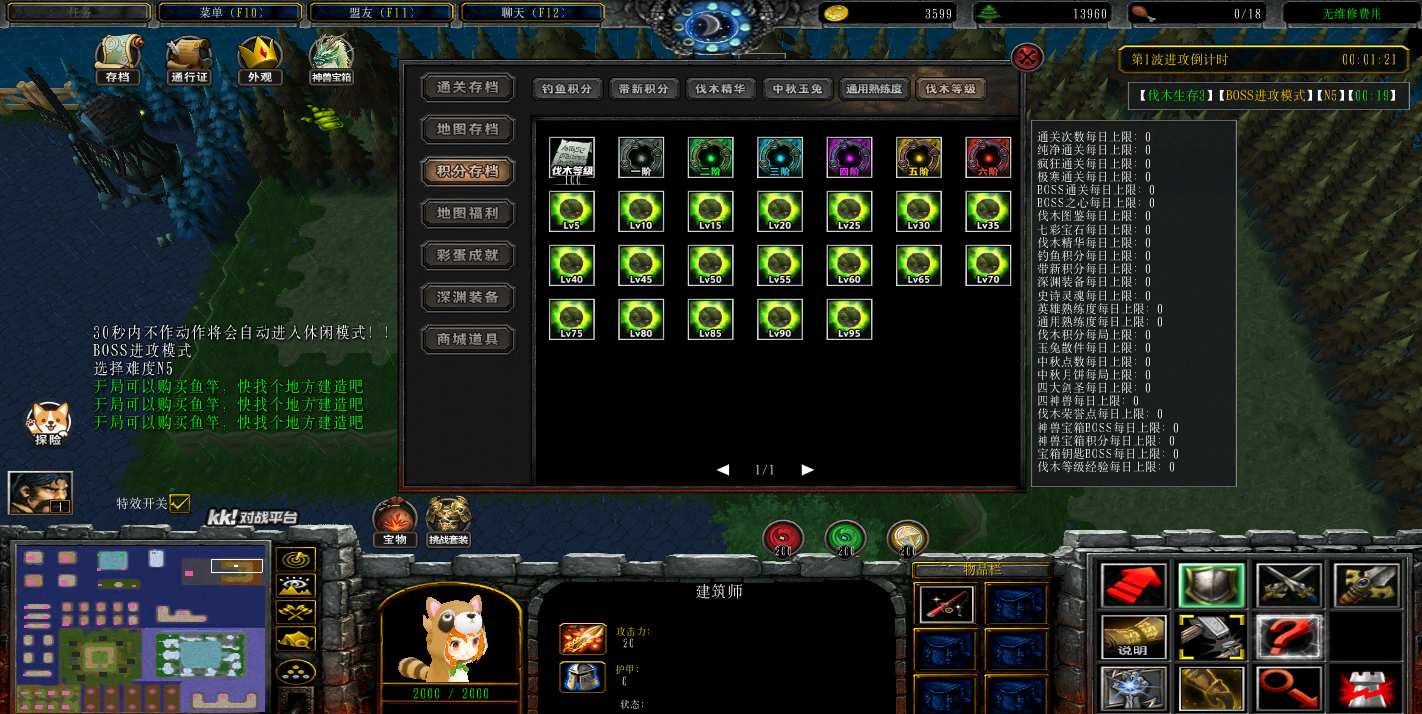
Task: Click the 探险 adventure dog icon
Action: pos(47,422)
